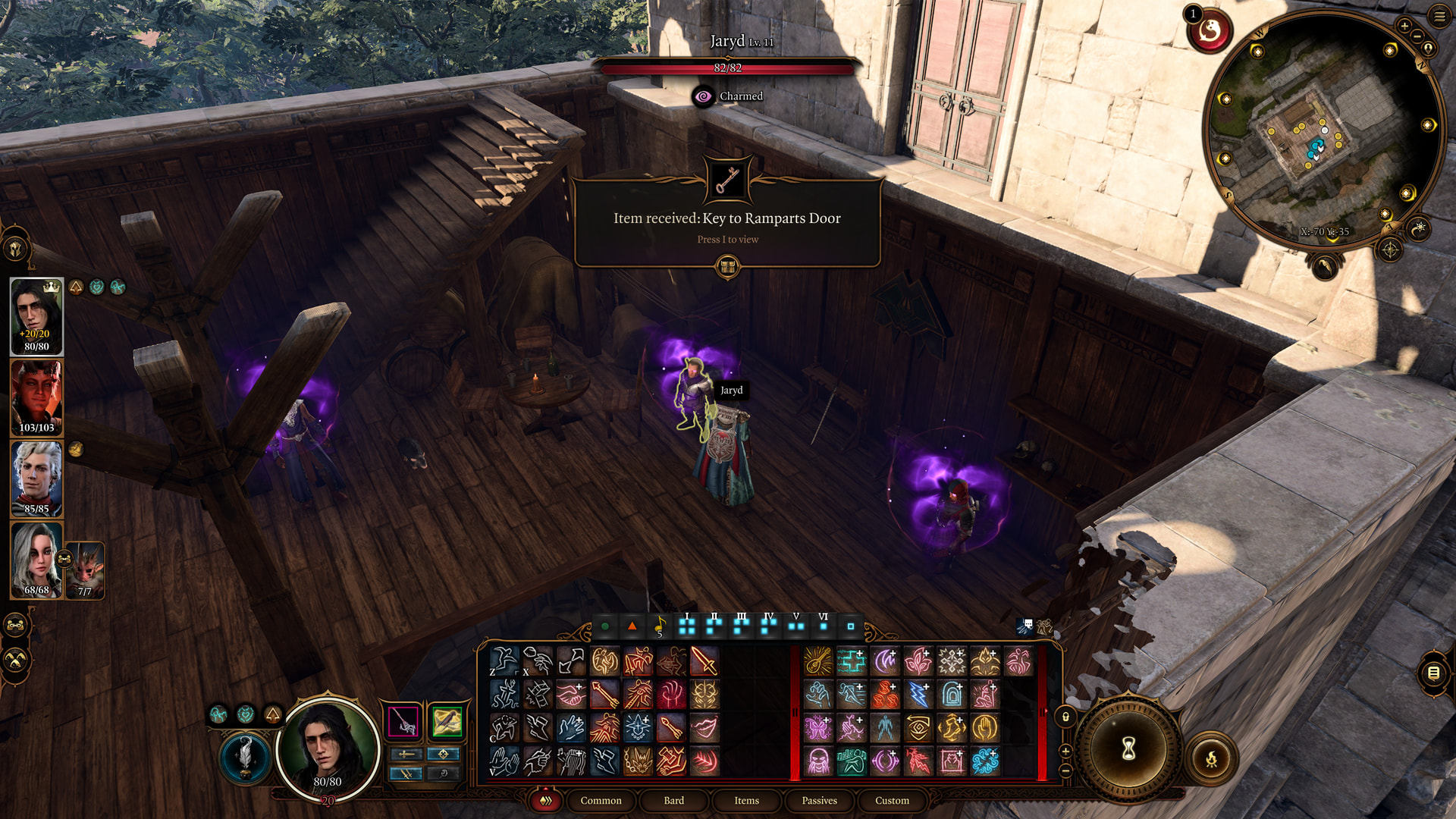1456x819 pixels.
Task: Switch to the Common hotbar tab
Action: pos(601,800)
